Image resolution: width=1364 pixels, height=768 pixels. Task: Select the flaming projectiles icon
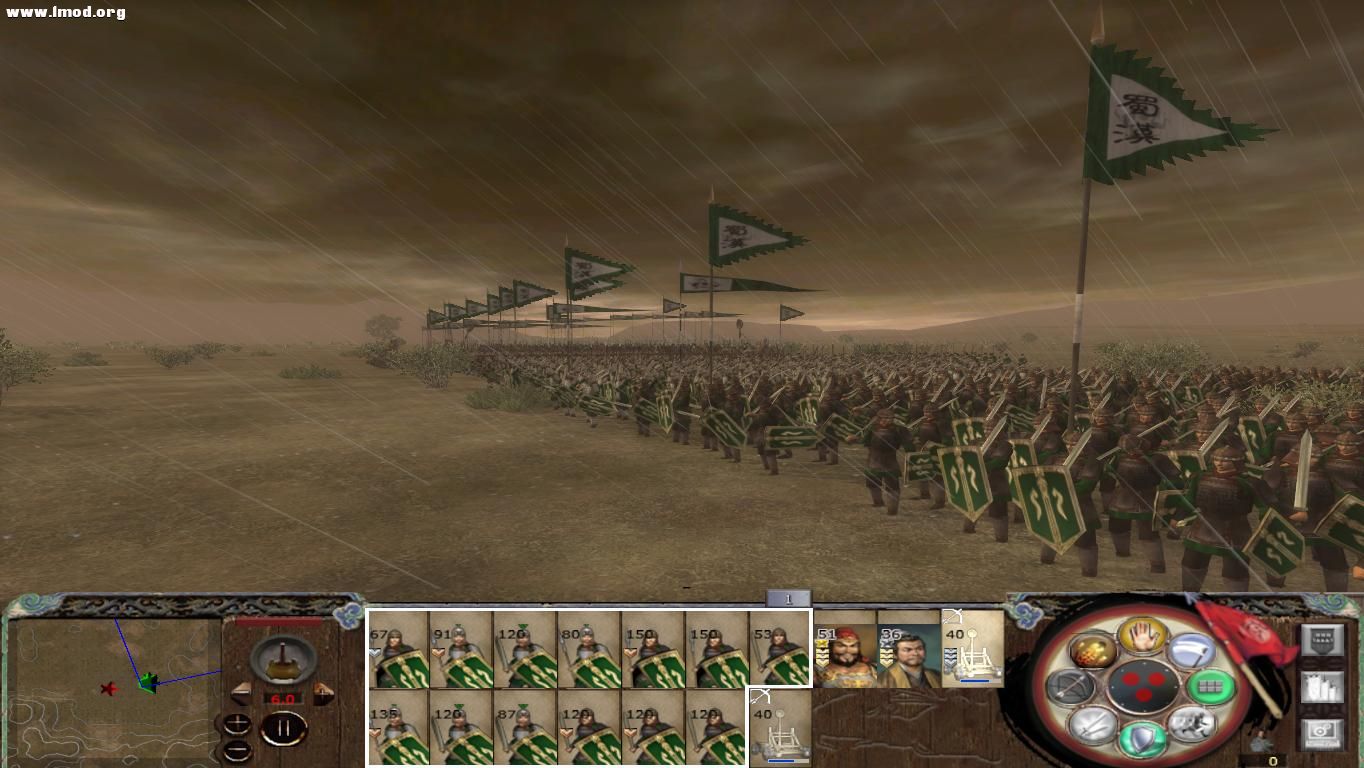[x=1094, y=649]
